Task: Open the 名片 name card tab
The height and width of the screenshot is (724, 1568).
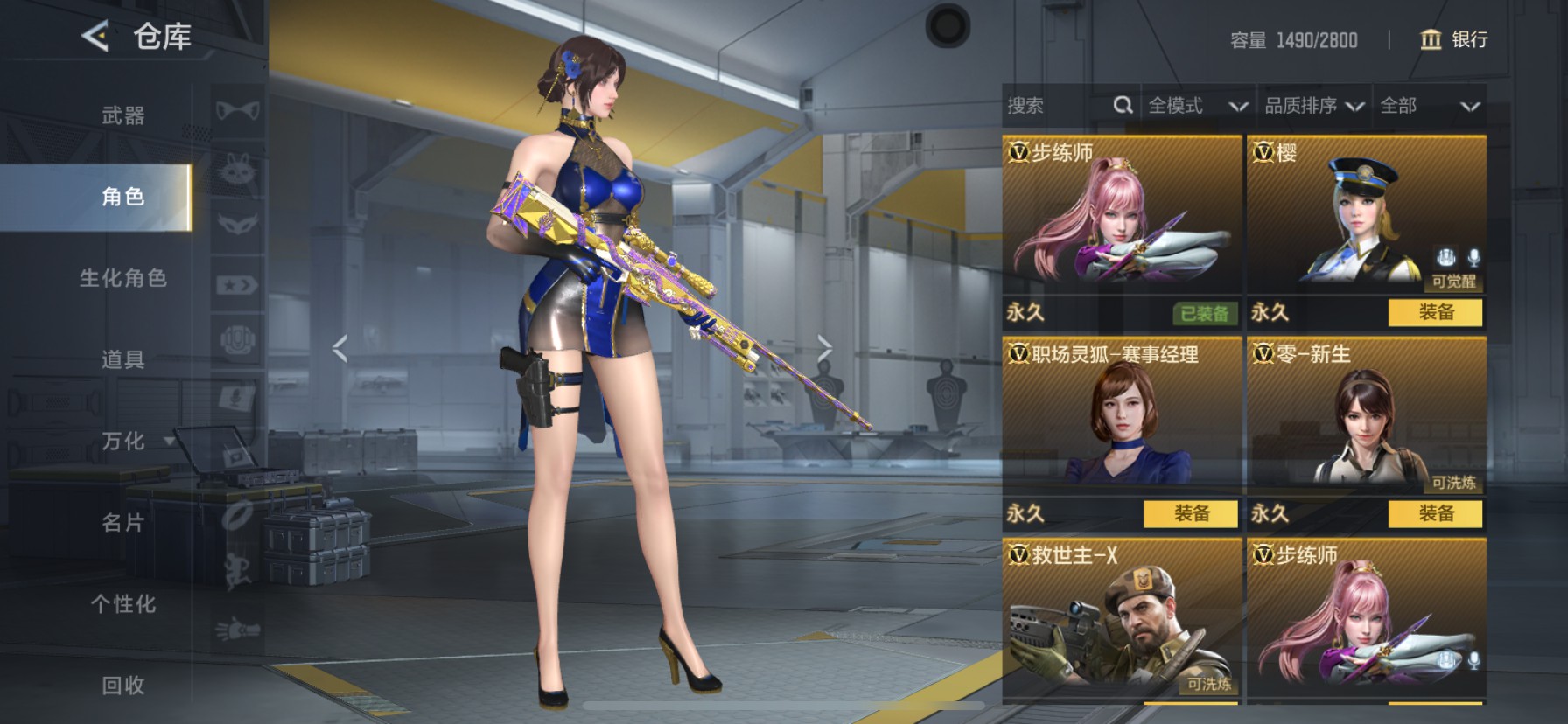Action: (x=122, y=523)
